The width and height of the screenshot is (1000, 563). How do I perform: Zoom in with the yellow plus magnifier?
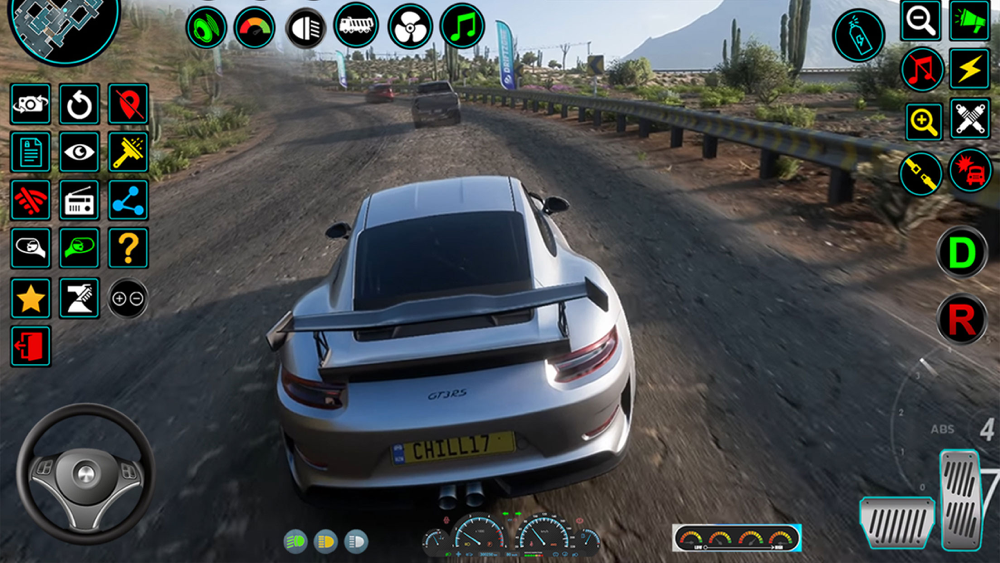[924, 122]
